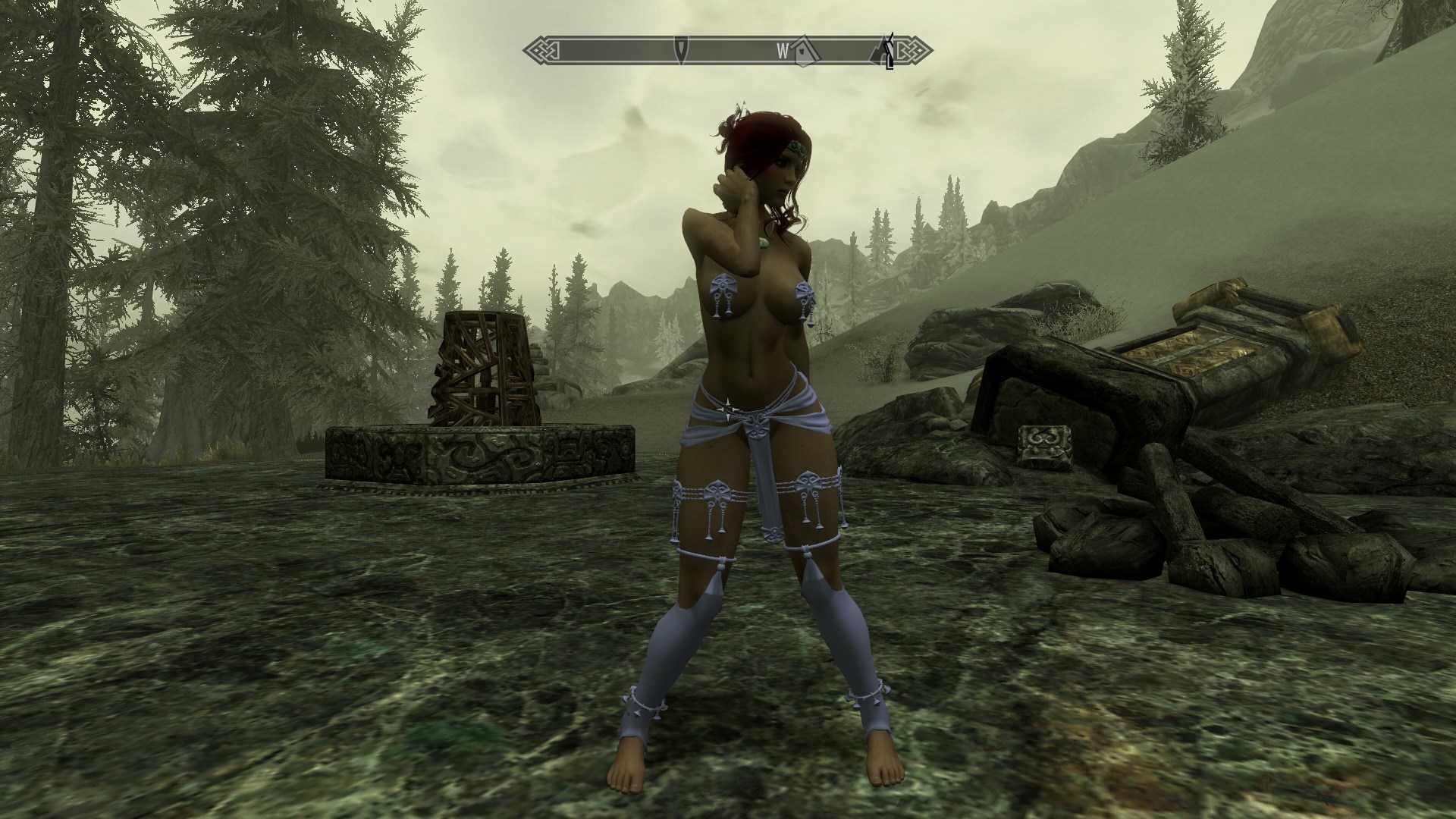Image resolution: width=1456 pixels, height=819 pixels.
Task: Click the shield-shaped marker on the compass
Action: [682, 50]
